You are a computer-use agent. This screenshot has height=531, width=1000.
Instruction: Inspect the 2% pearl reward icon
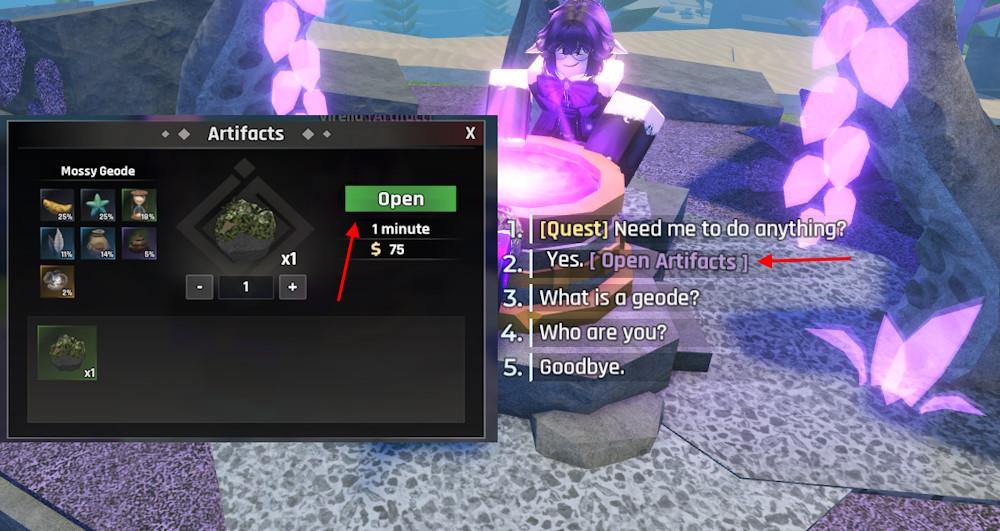tap(56, 281)
